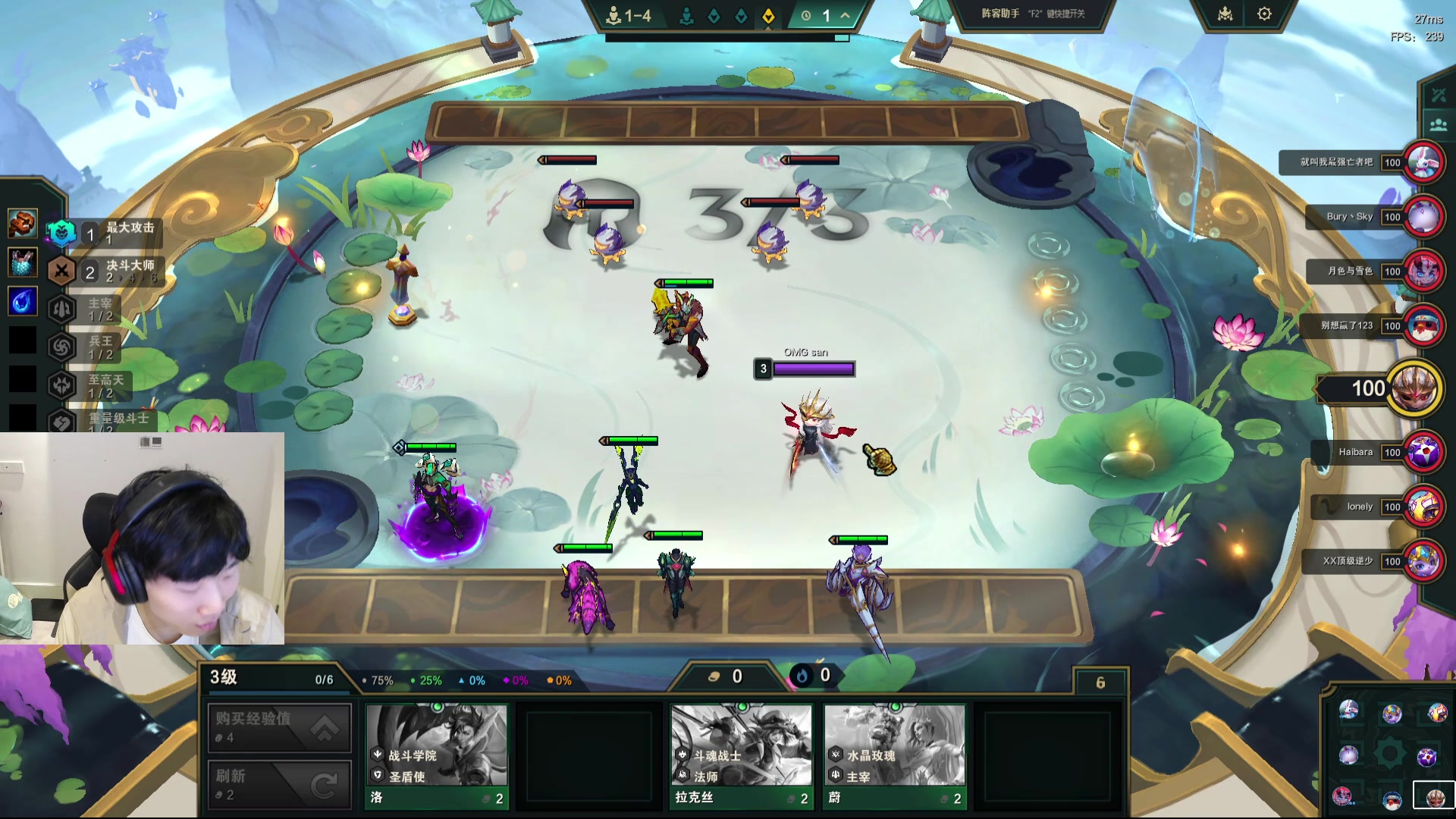Open the 至高天 trait entry
The width and height of the screenshot is (1456, 819).
(x=89, y=386)
